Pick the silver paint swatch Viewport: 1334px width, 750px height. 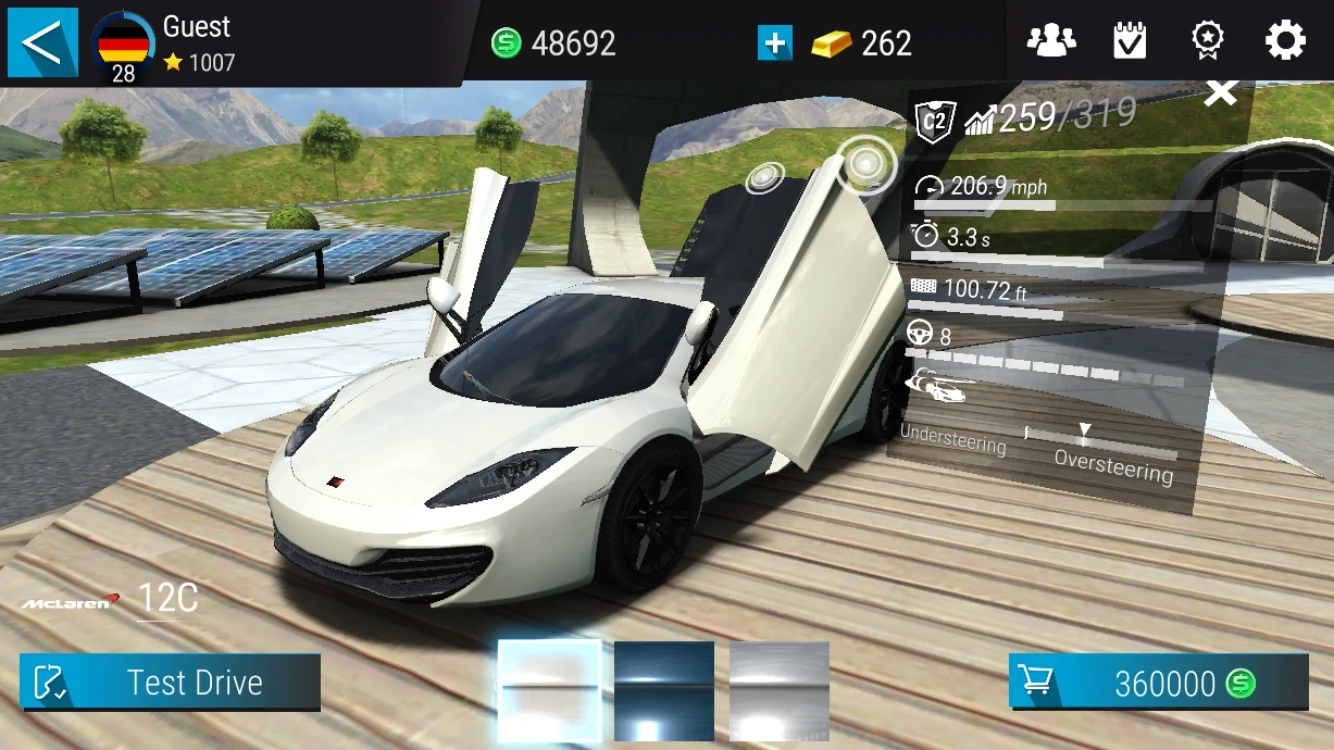click(779, 690)
